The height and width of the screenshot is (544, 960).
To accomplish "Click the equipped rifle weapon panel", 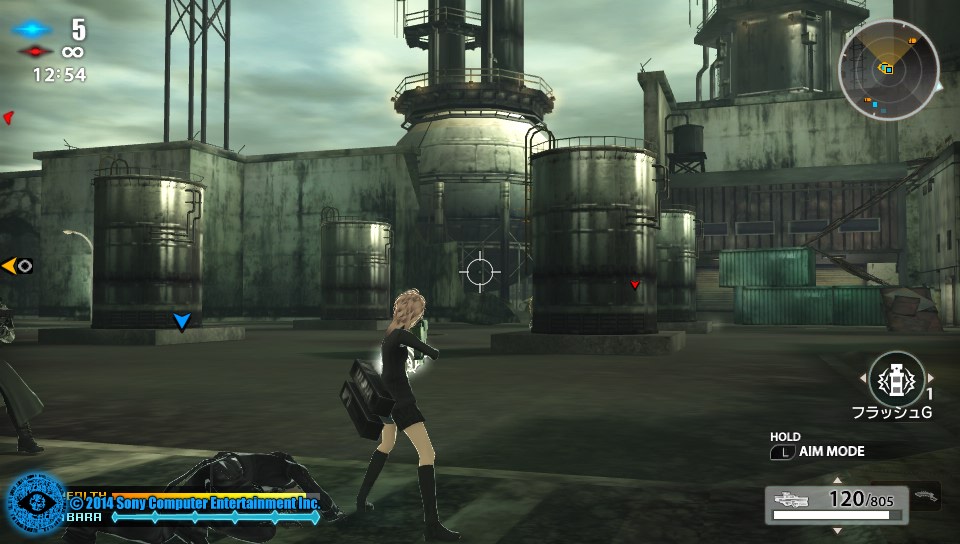I will pos(837,504).
